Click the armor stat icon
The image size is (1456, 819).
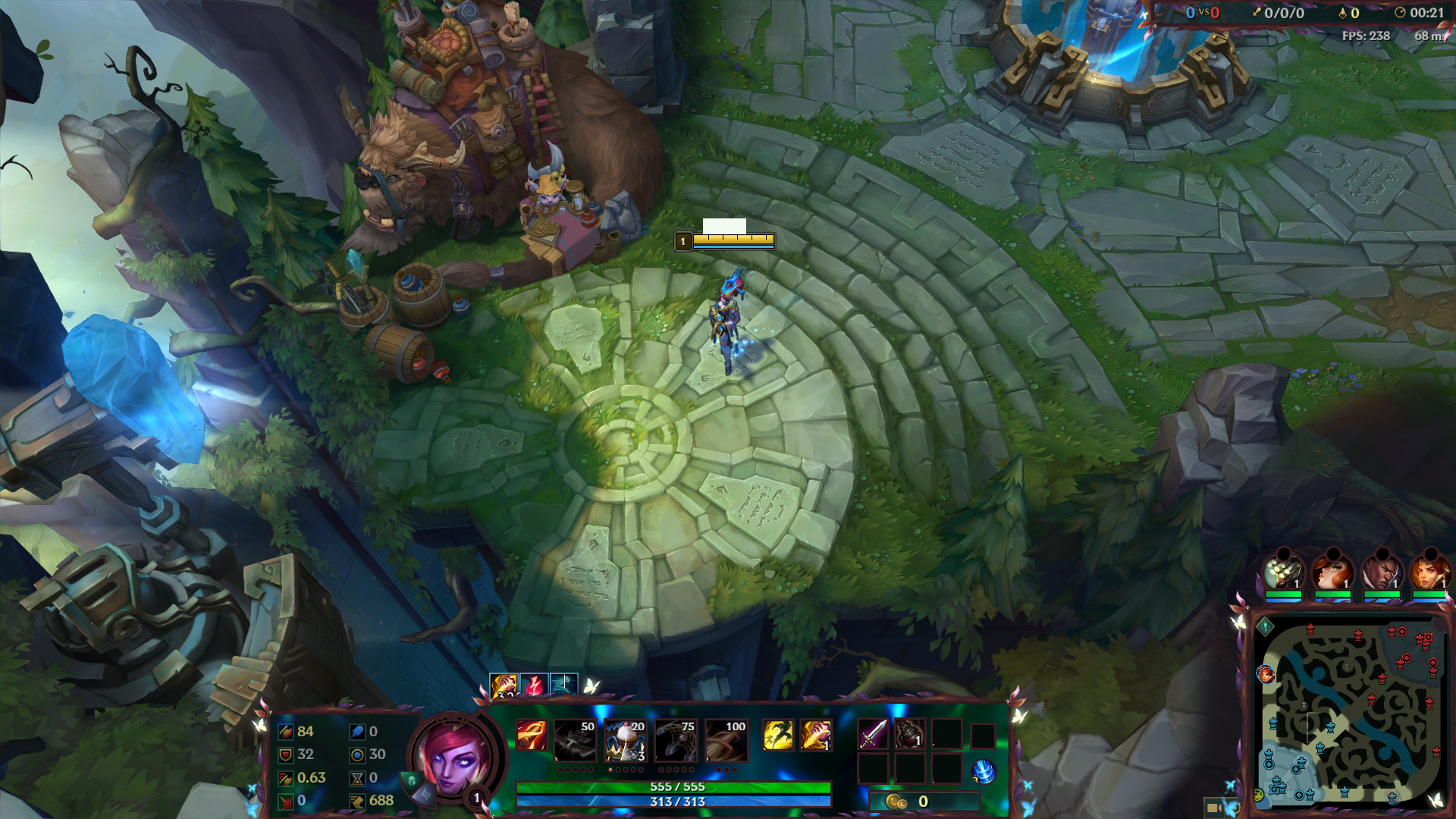(x=284, y=755)
